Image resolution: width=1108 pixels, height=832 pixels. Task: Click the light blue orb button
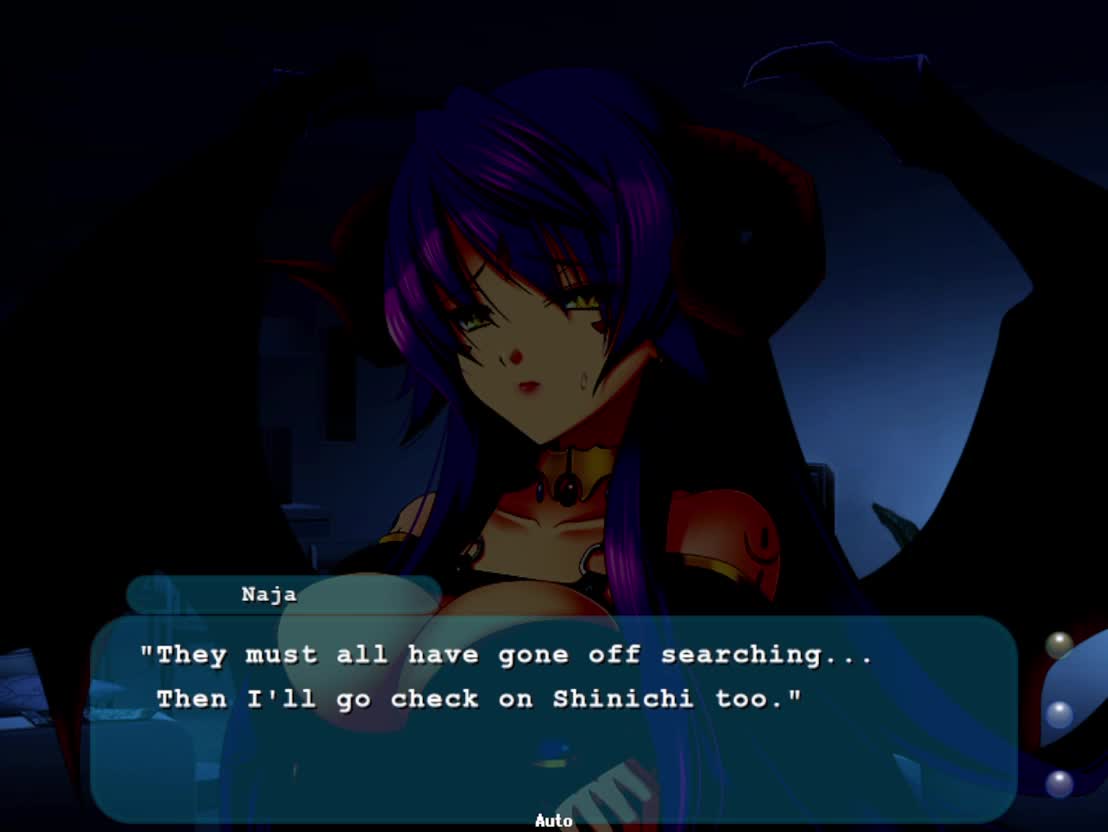(x=1059, y=714)
